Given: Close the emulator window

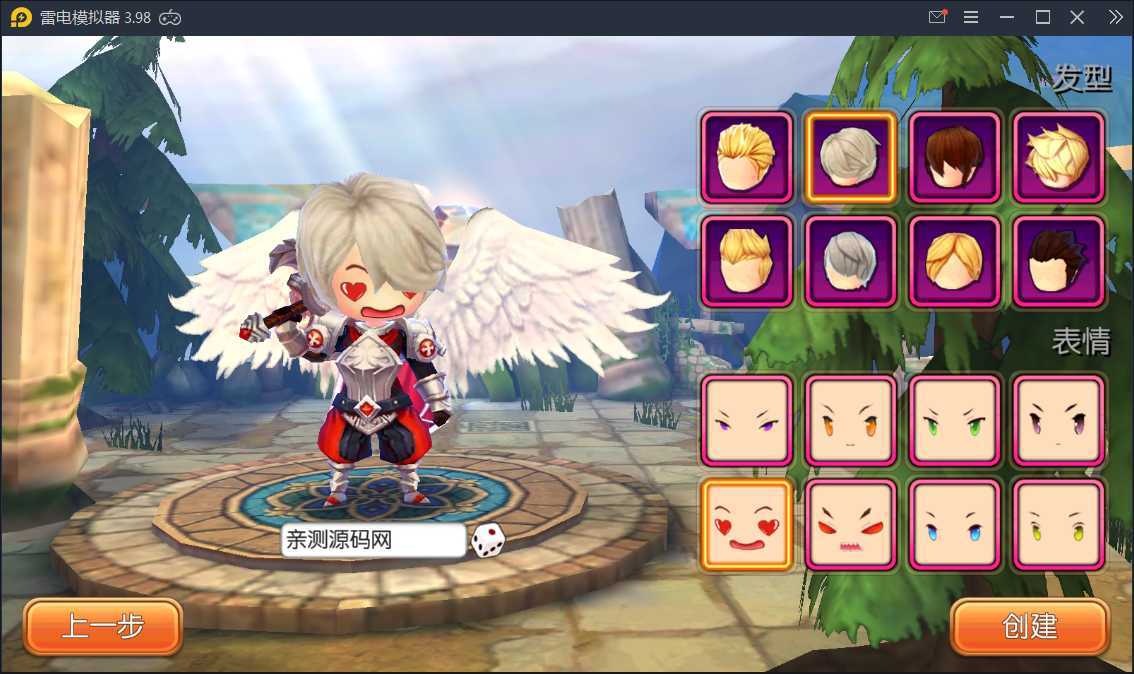Looking at the screenshot, I should [1077, 17].
